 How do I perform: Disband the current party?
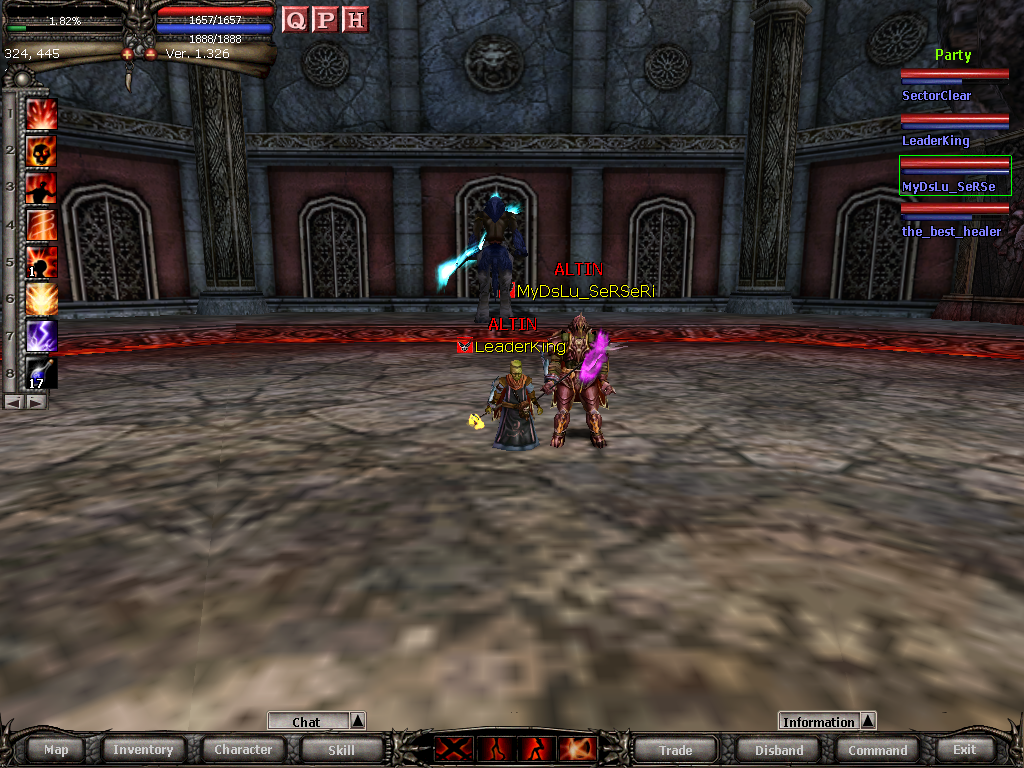[x=779, y=749]
